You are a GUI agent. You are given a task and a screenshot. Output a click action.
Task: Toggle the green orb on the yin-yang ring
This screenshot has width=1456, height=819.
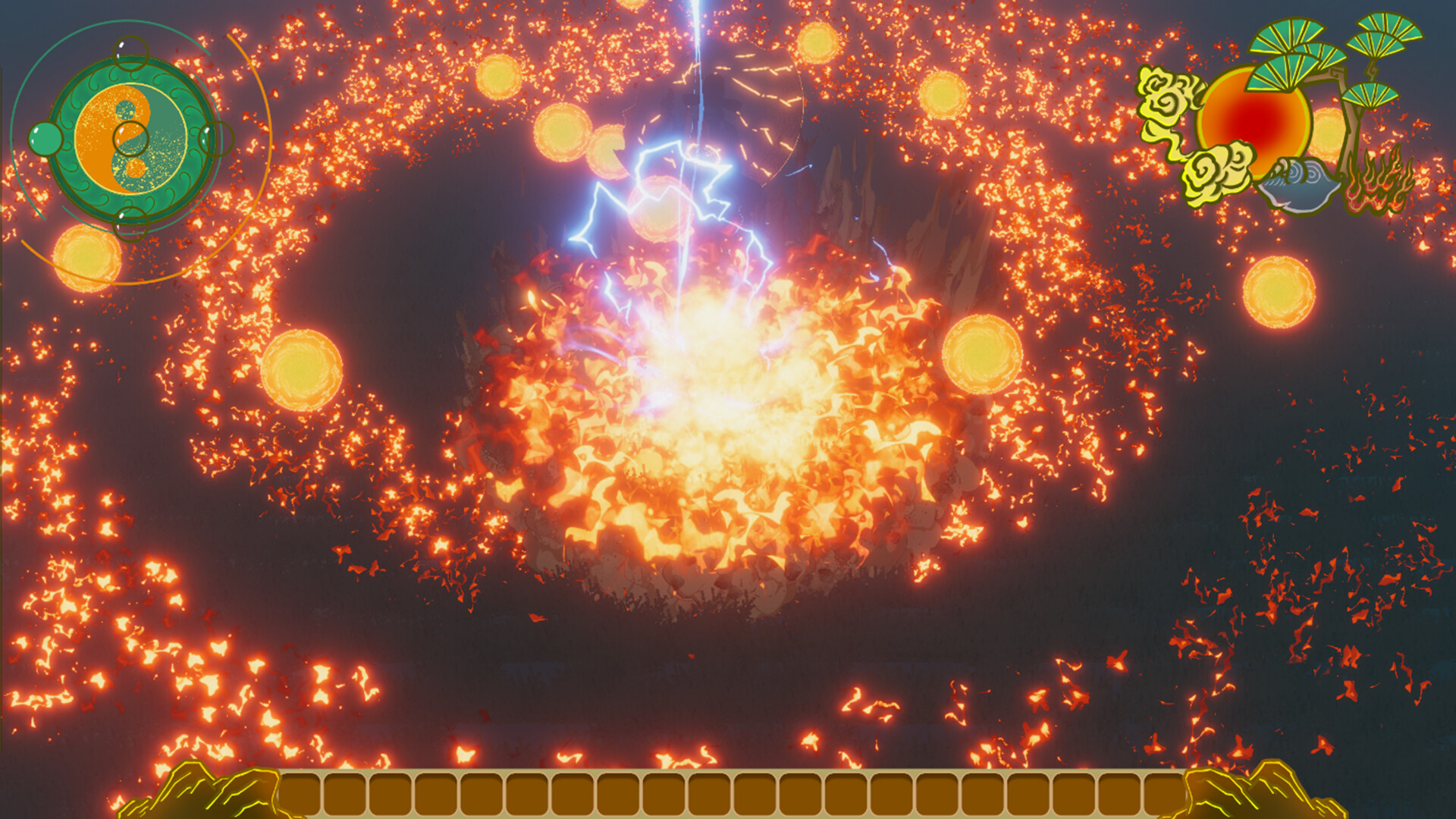point(45,138)
